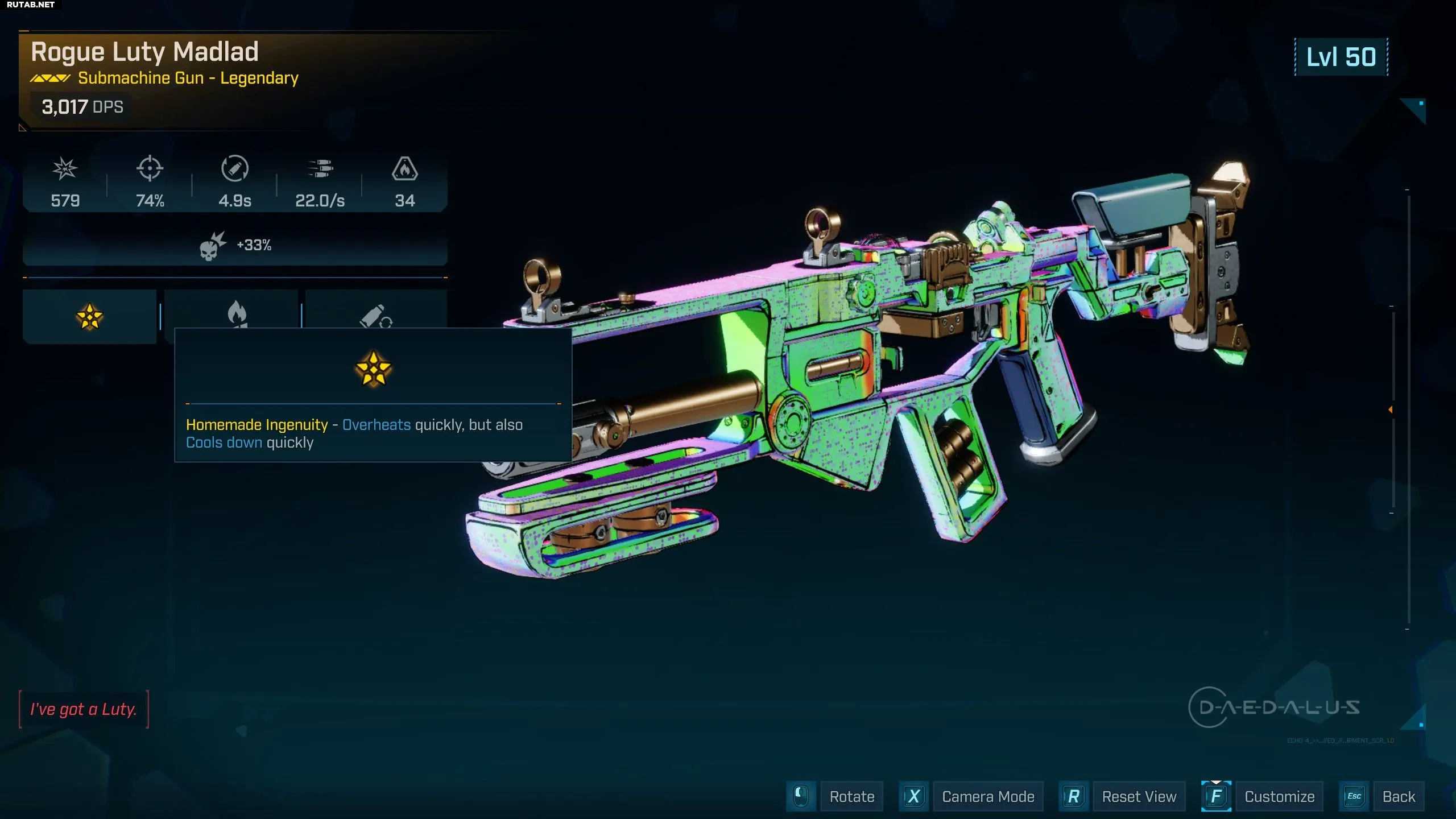
Task: Click the damage stat icon showing 579
Action: tap(65, 169)
